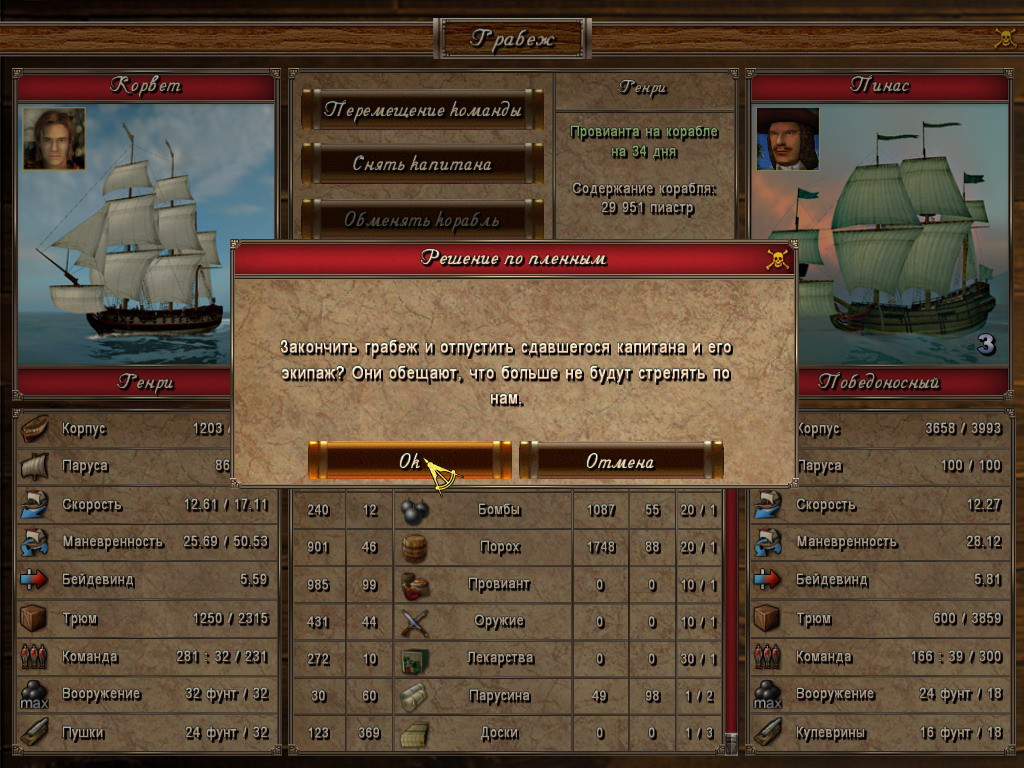Click the Обменять корабль button

422,219
